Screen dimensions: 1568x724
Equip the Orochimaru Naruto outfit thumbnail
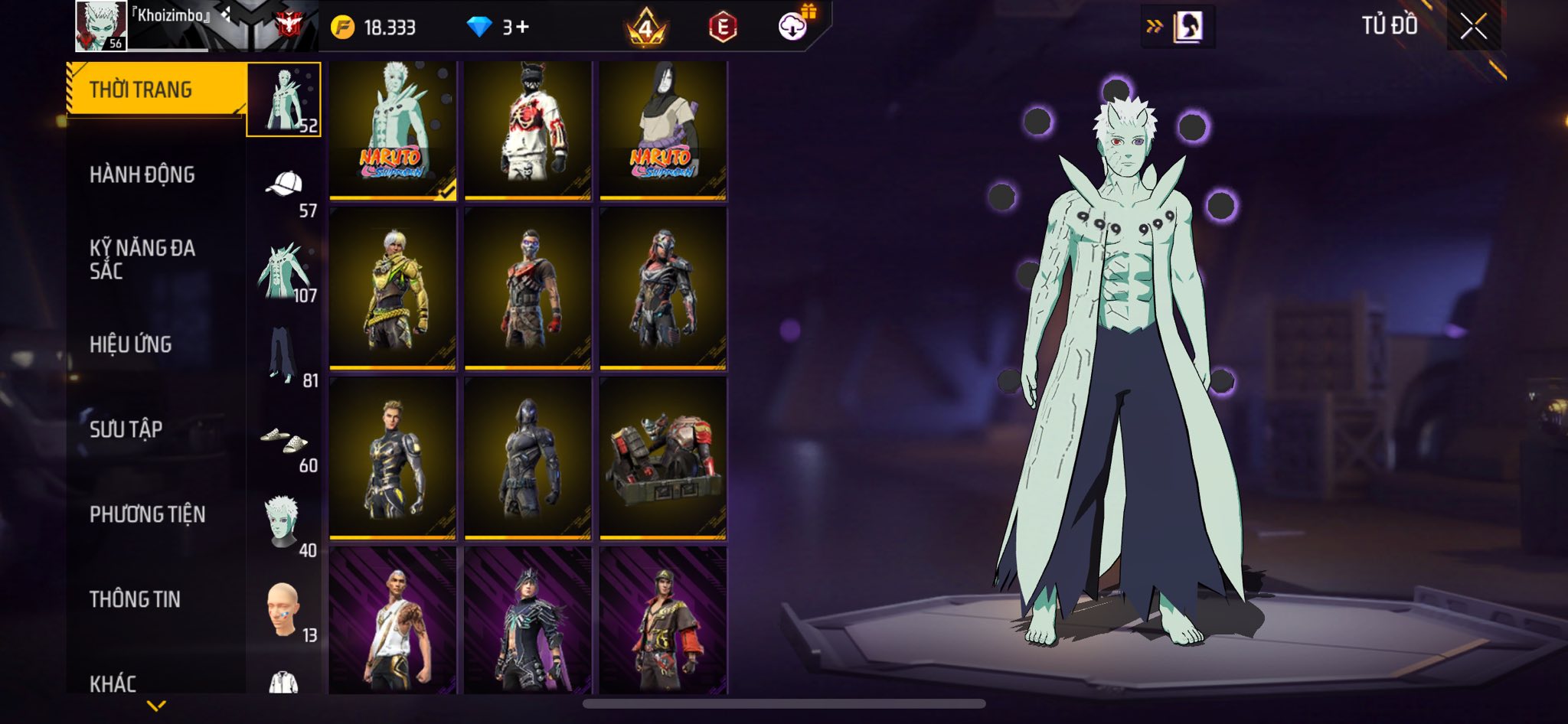663,130
